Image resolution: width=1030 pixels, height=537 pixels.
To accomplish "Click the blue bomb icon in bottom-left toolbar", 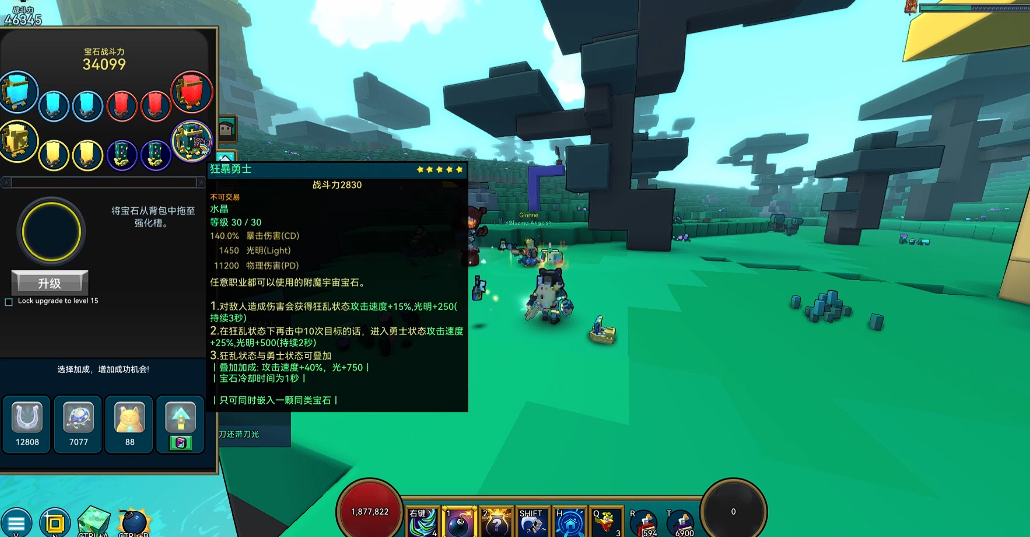I will [132, 522].
